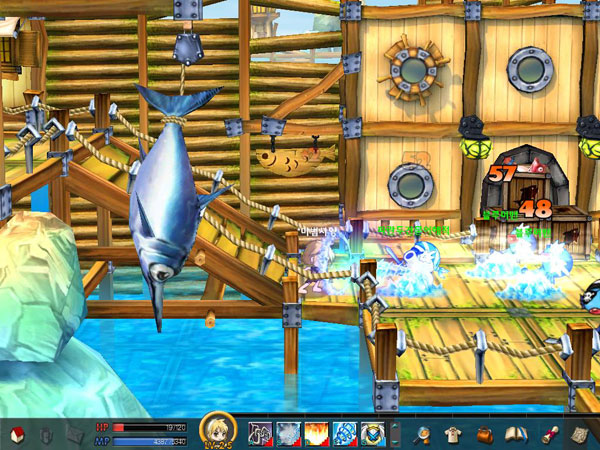The image size is (600, 450).
Task: Open the parchment map icon
Action: 580,434
